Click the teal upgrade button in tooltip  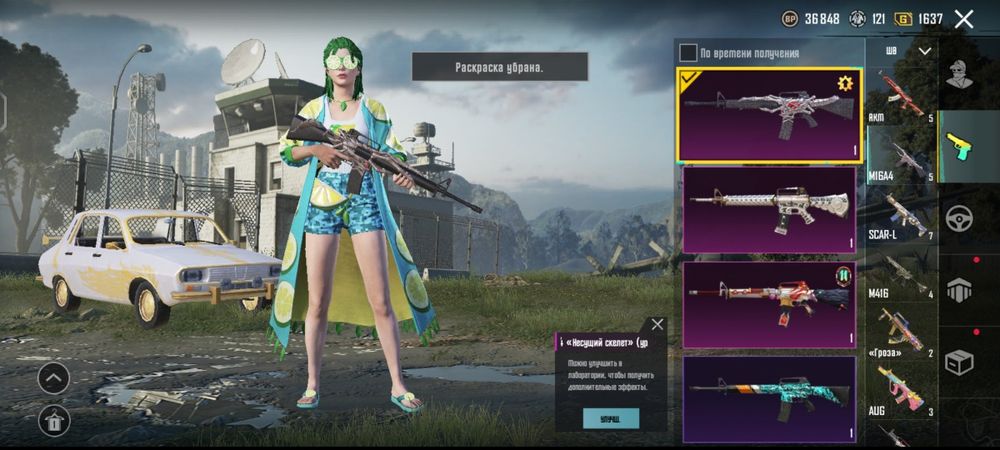(x=610, y=418)
